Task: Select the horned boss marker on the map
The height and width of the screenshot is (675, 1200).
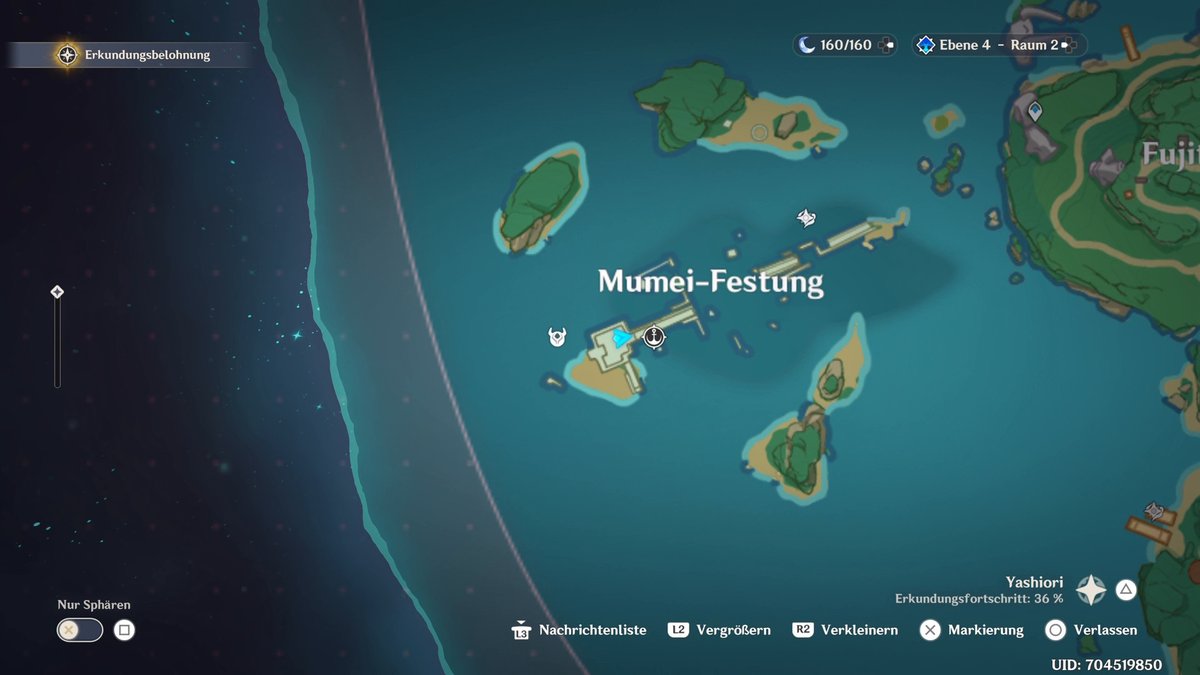Action: tap(558, 338)
